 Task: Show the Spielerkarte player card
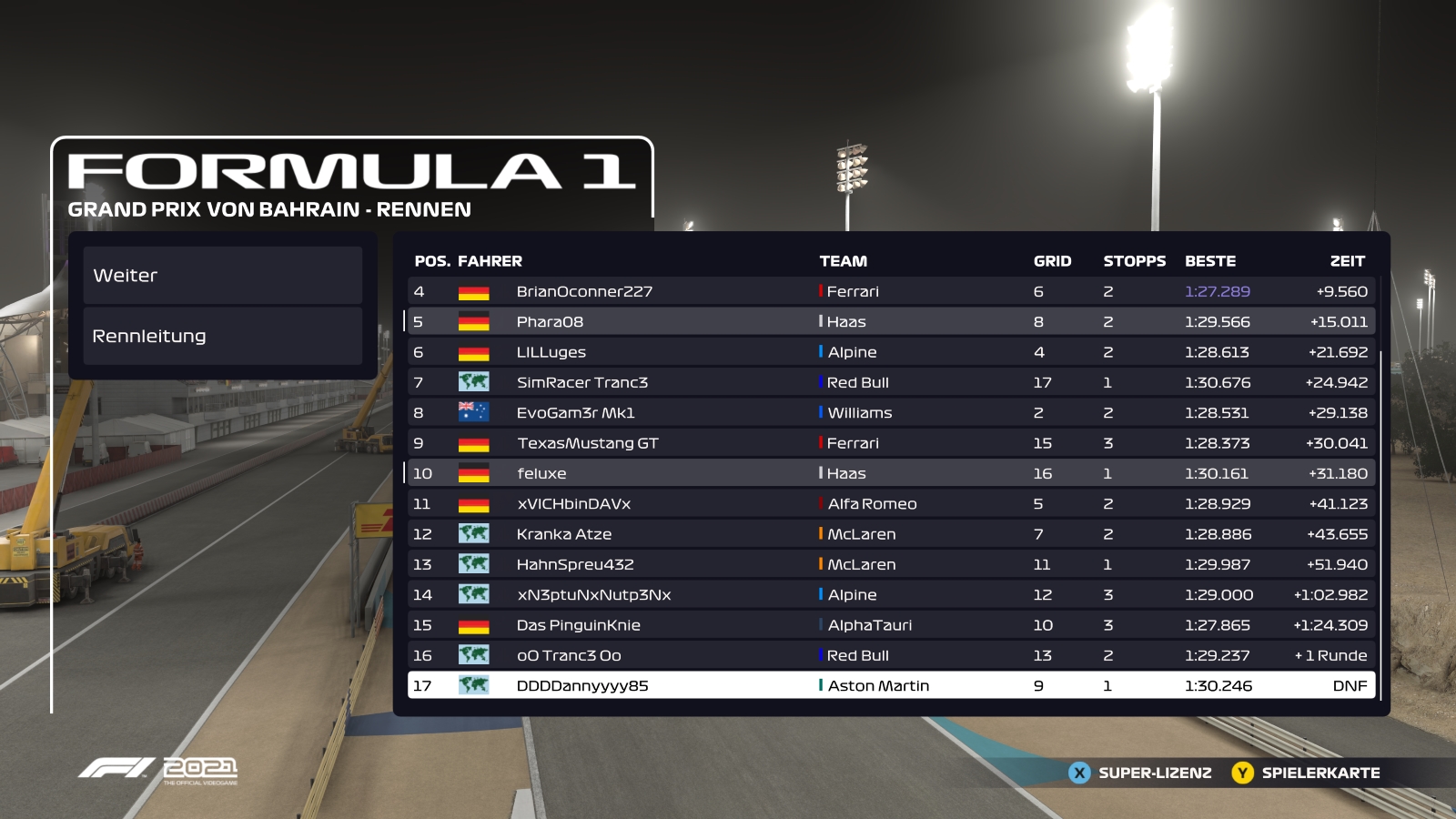tap(1307, 773)
